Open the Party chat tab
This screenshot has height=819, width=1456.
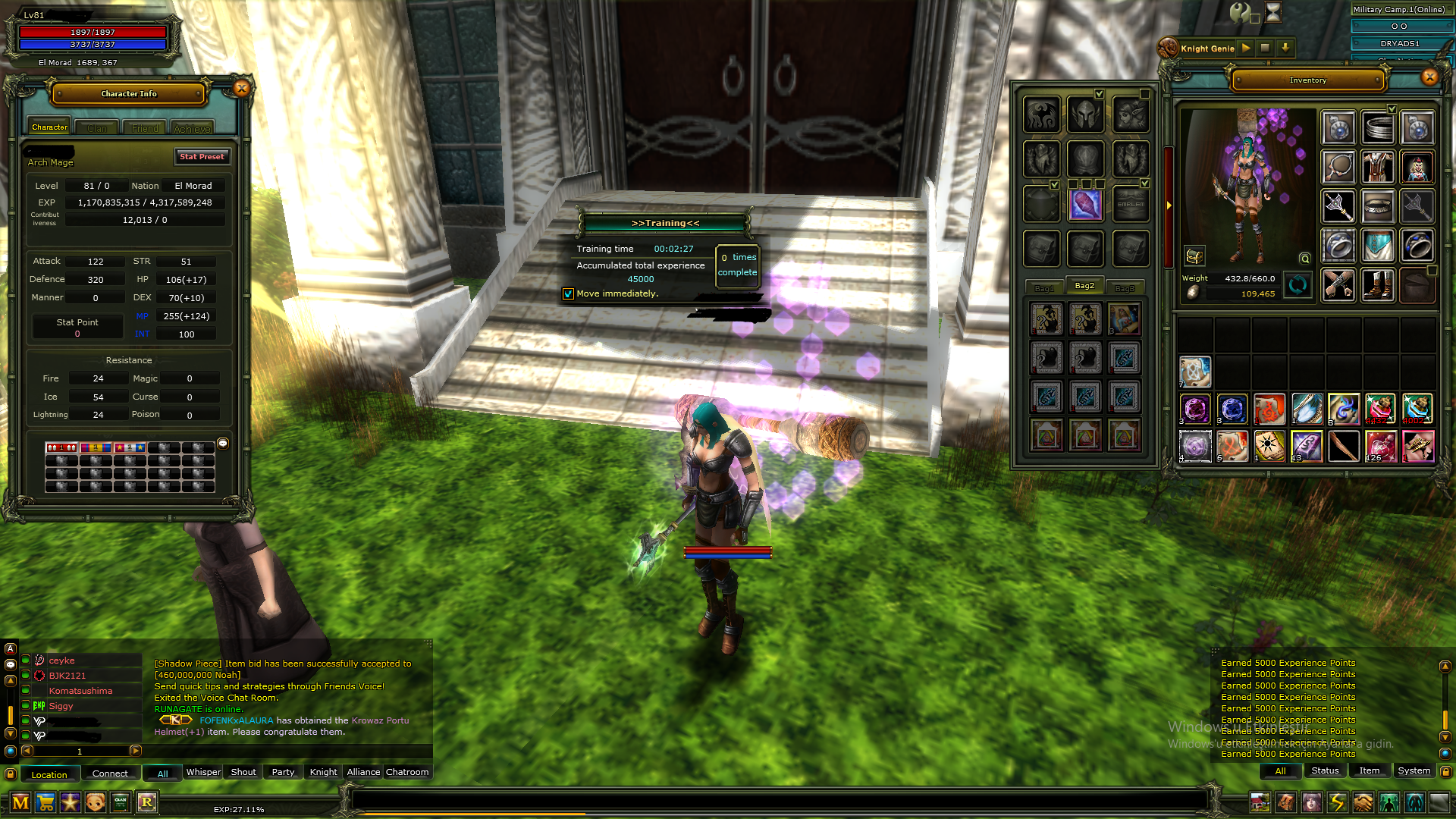(283, 772)
